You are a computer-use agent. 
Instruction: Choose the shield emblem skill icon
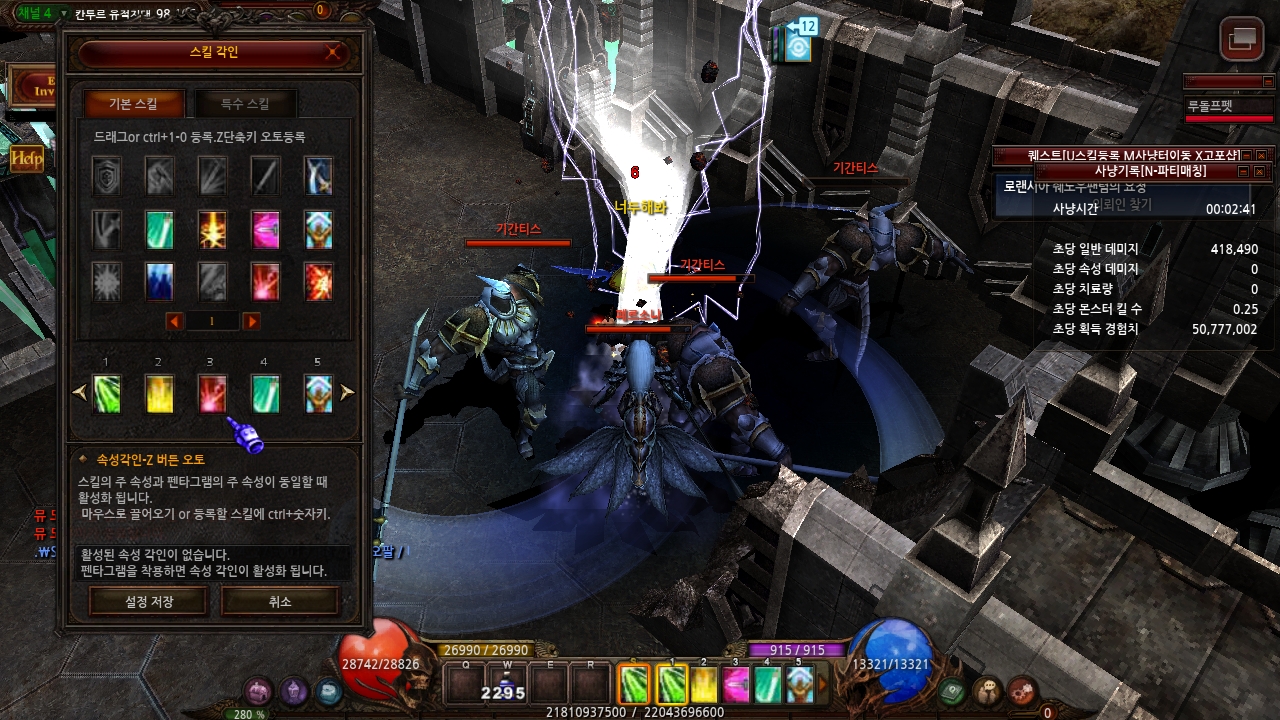[107, 176]
